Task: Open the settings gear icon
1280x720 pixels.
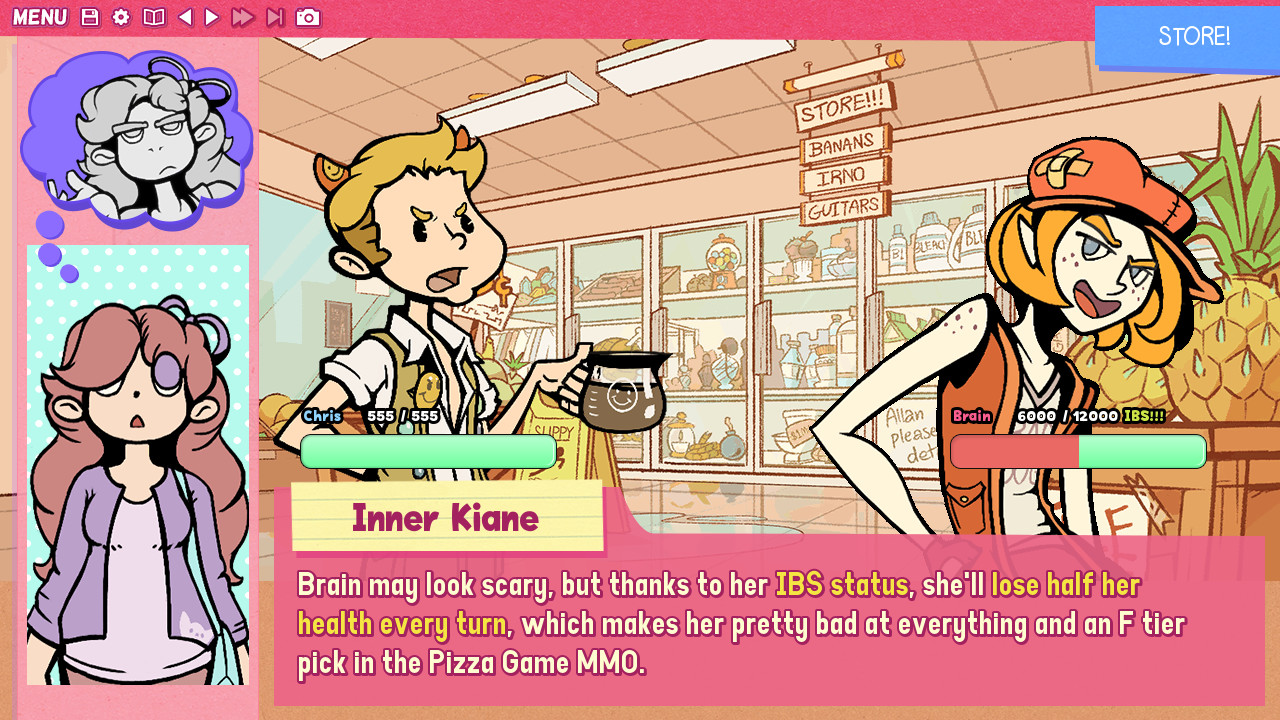Action: pyautogui.click(x=121, y=17)
